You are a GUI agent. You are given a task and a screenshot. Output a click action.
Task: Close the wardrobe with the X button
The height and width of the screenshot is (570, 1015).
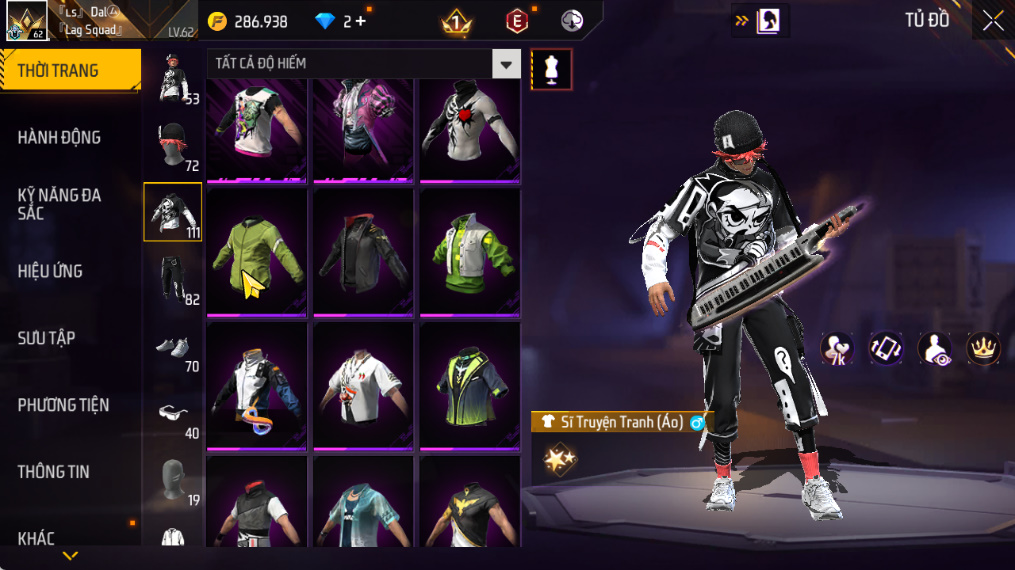pos(992,21)
